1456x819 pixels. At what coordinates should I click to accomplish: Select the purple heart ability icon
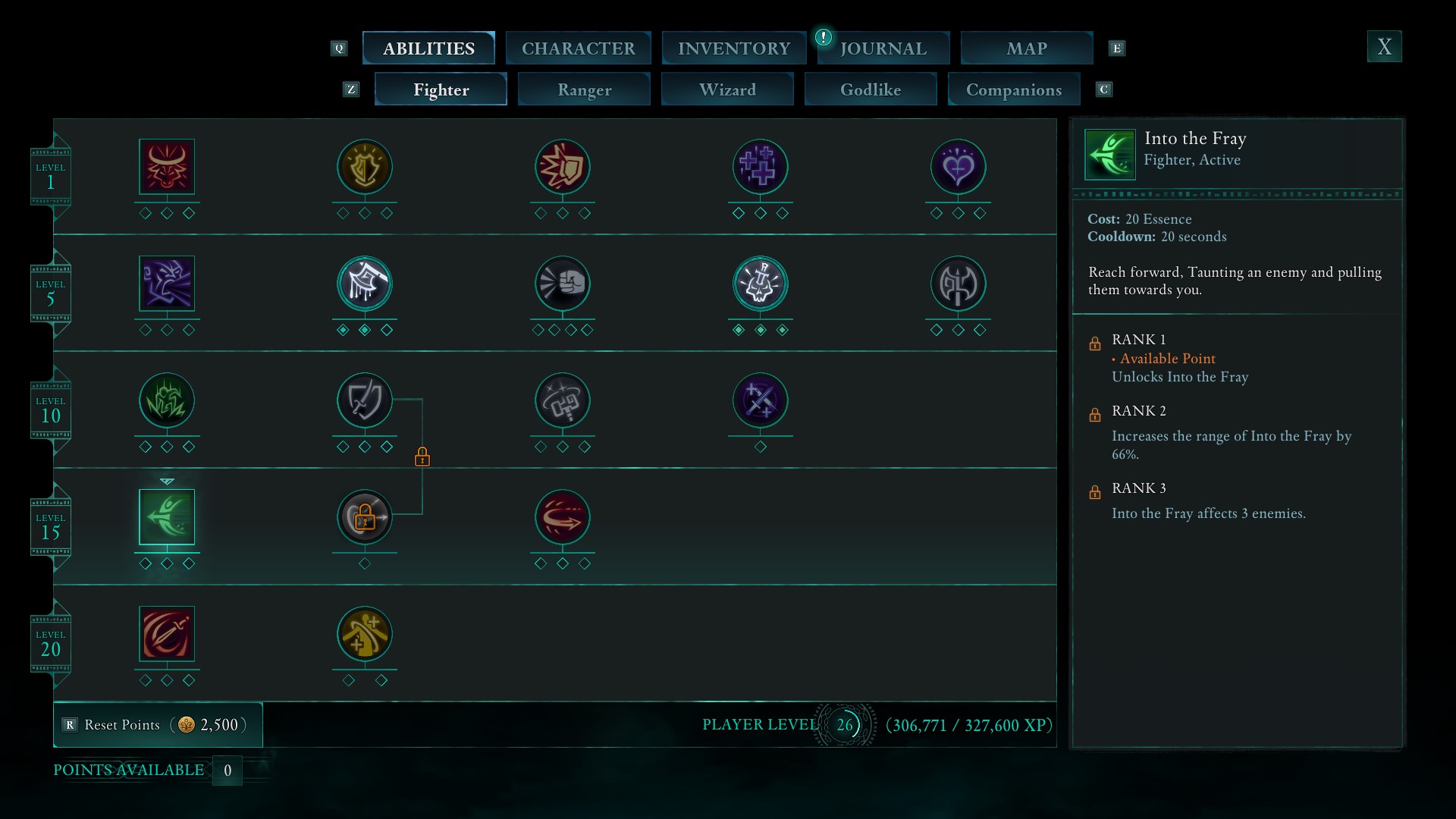click(958, 167)
